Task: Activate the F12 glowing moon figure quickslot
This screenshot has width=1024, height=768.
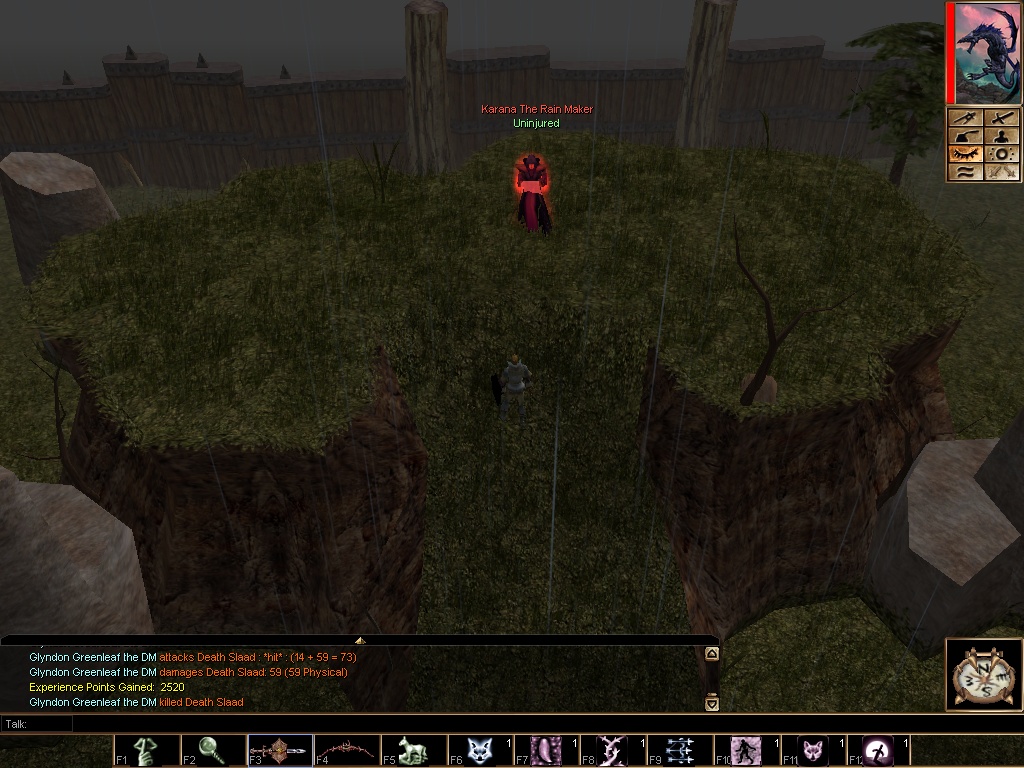Action: [880, 751]
